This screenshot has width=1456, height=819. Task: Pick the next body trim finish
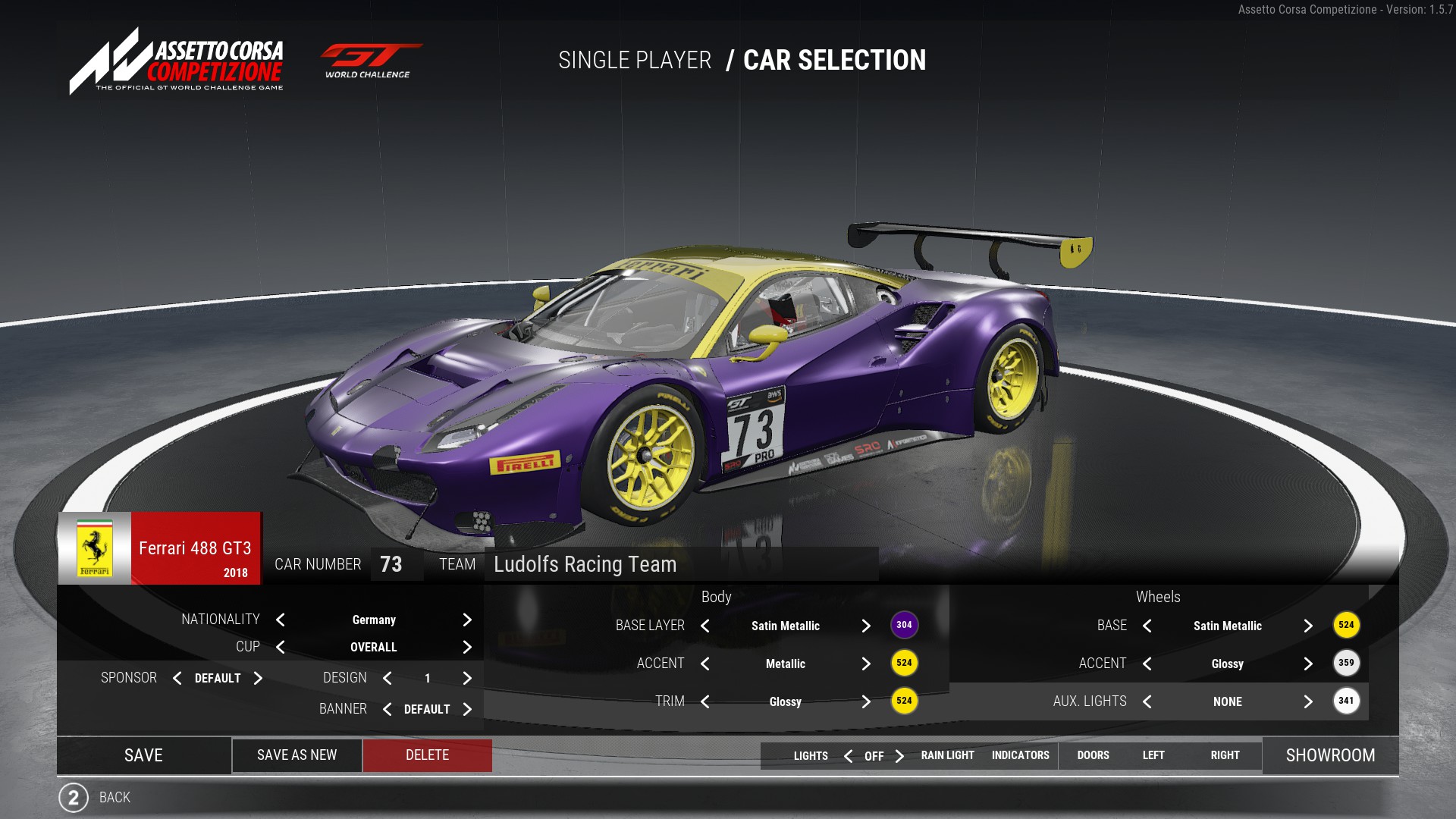coord(866,702)
